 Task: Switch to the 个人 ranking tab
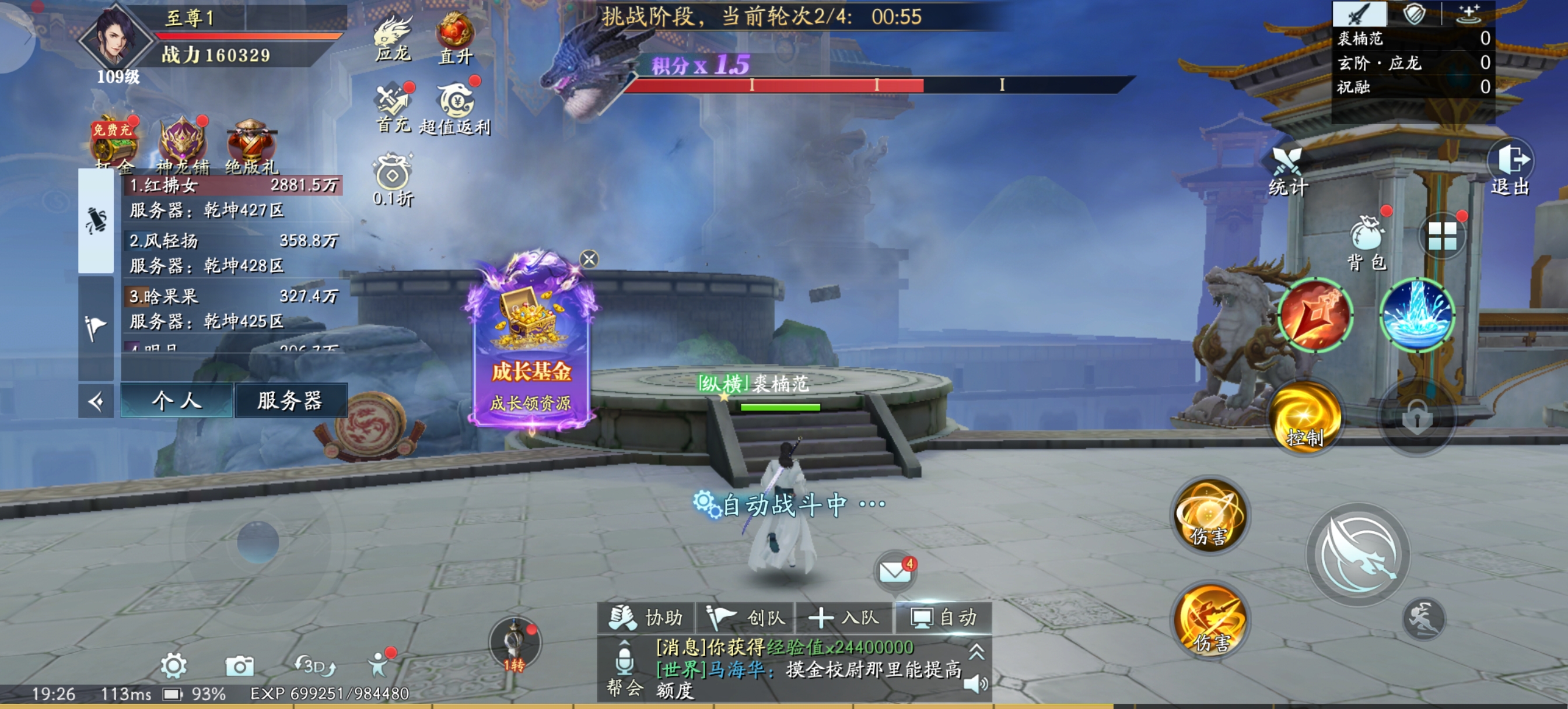pos(177,401)
